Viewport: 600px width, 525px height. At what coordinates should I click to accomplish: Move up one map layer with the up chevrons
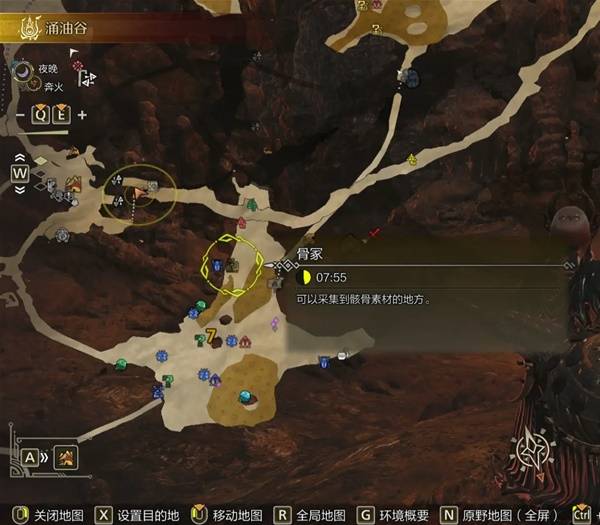20,156
